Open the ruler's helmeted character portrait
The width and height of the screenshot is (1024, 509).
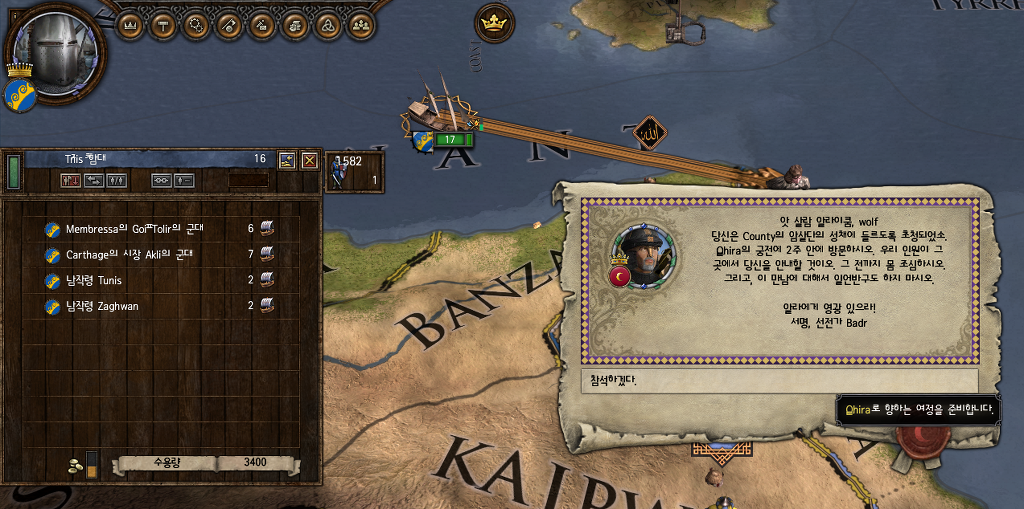tap(51, 46)
